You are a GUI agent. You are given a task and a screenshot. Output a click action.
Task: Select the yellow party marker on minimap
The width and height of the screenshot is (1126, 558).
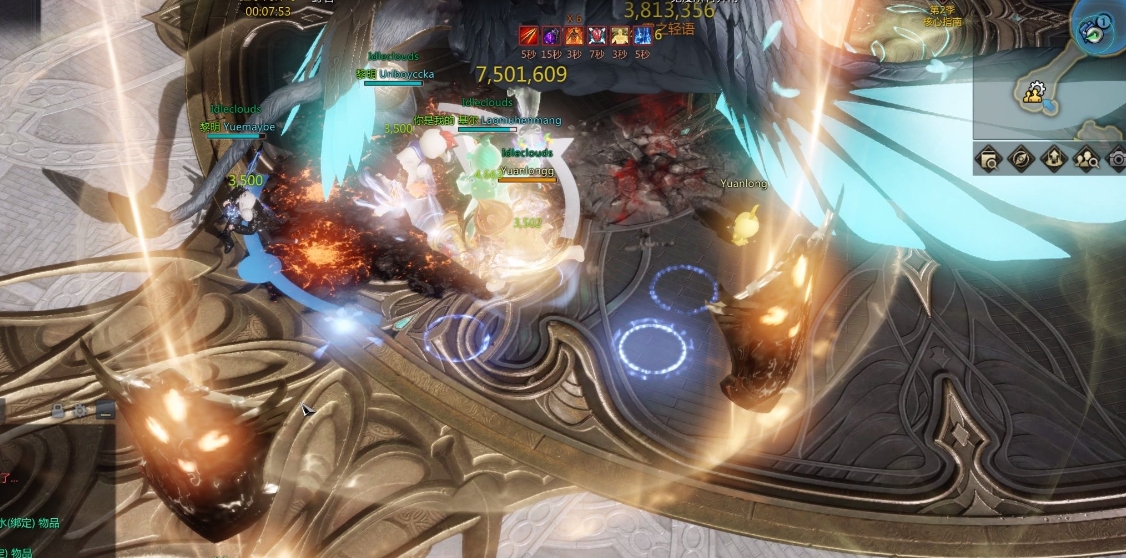[x=1033, y=94]
